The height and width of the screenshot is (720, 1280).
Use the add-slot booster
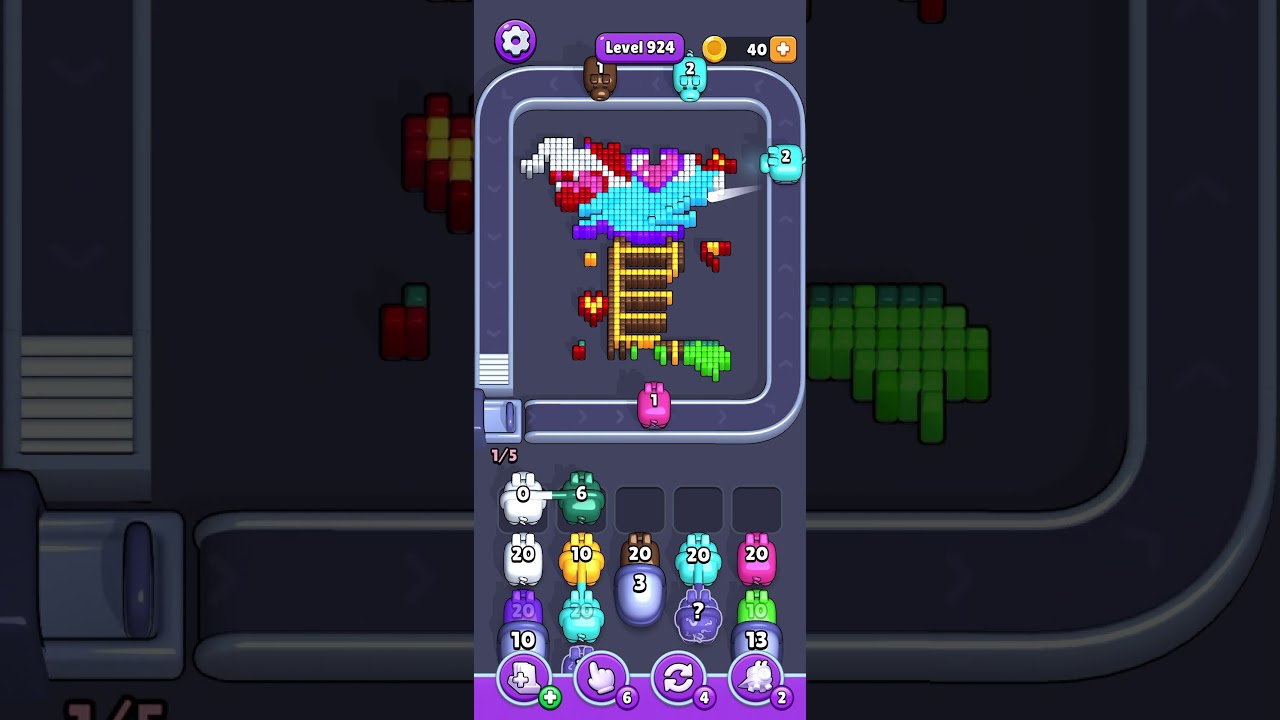(521, 678)
